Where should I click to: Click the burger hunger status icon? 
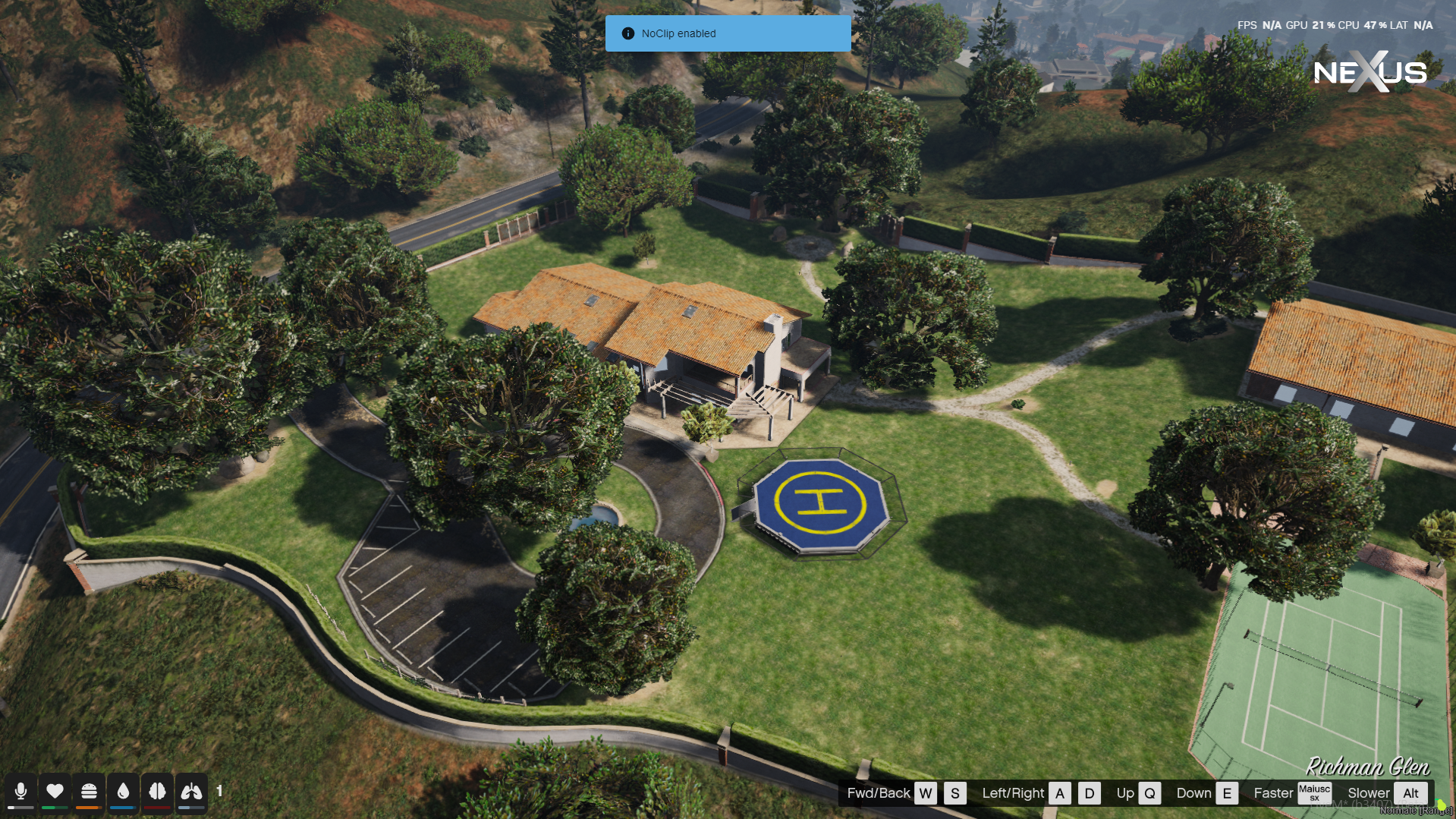(x=89, y=792)
